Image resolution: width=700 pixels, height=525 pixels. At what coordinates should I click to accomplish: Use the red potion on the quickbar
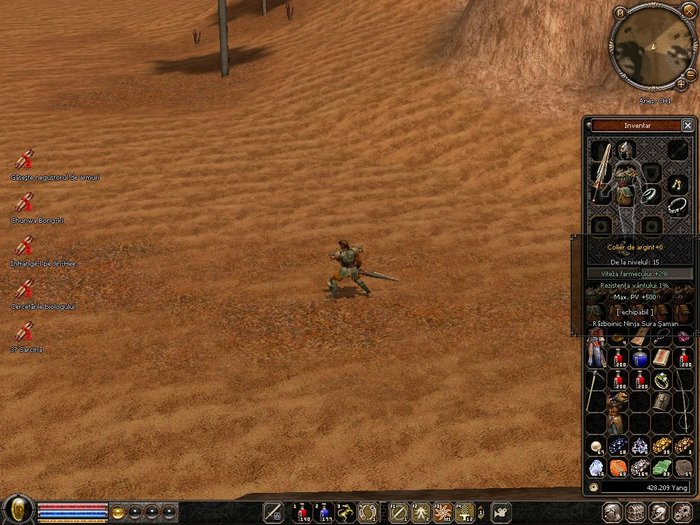pos(302,512)
